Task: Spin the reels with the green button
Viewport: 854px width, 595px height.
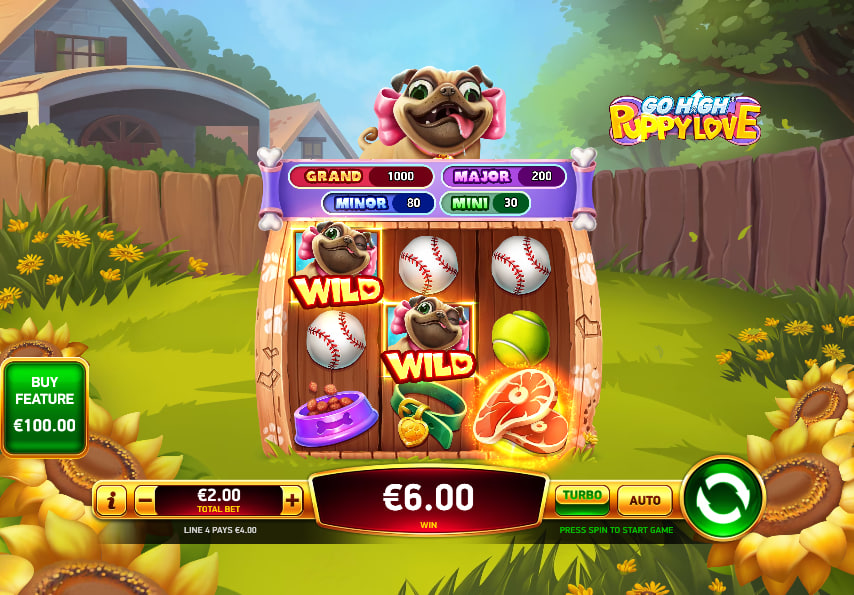Action: pos(723,498)
